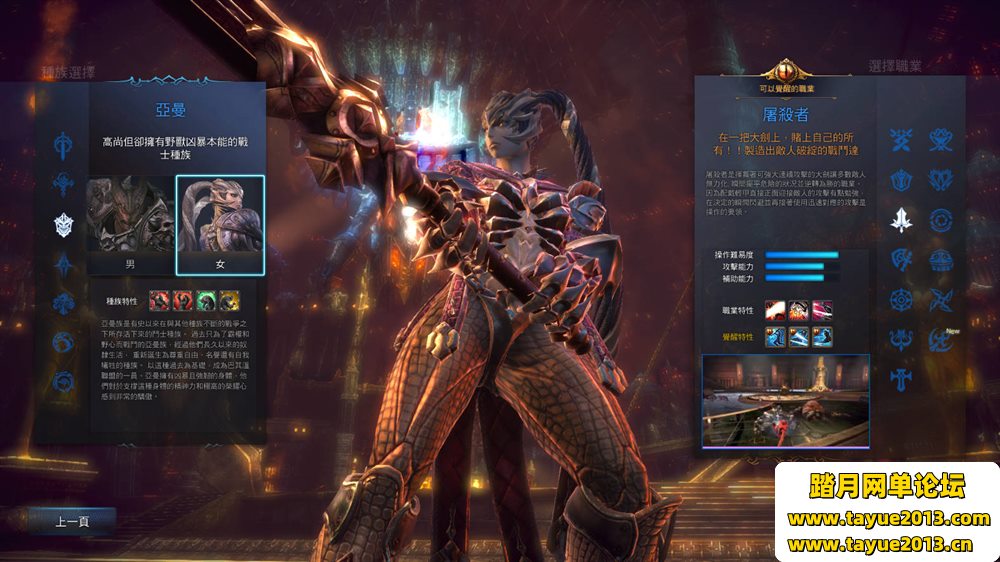1000x562 pixels.
Task: Open the class gameplay preview thumbnail
Action: point(785,398)
